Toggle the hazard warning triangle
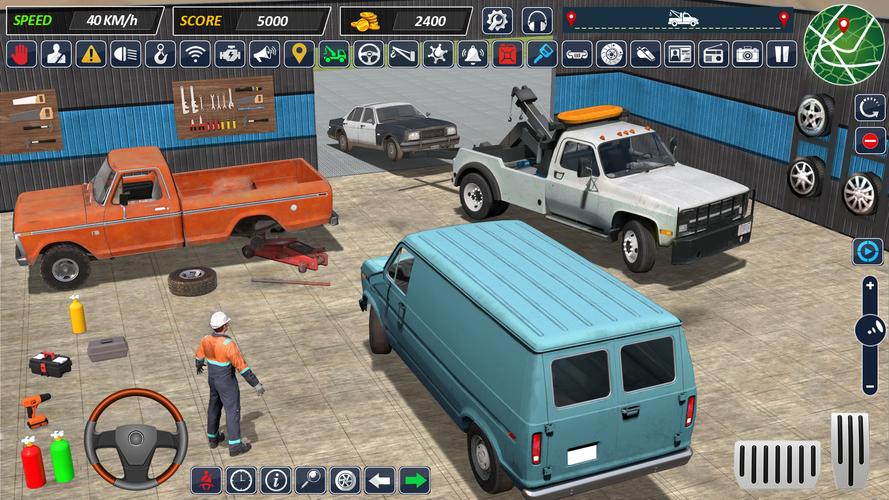Viewport: 889px width, 500px height. click(x=90, y=54)
